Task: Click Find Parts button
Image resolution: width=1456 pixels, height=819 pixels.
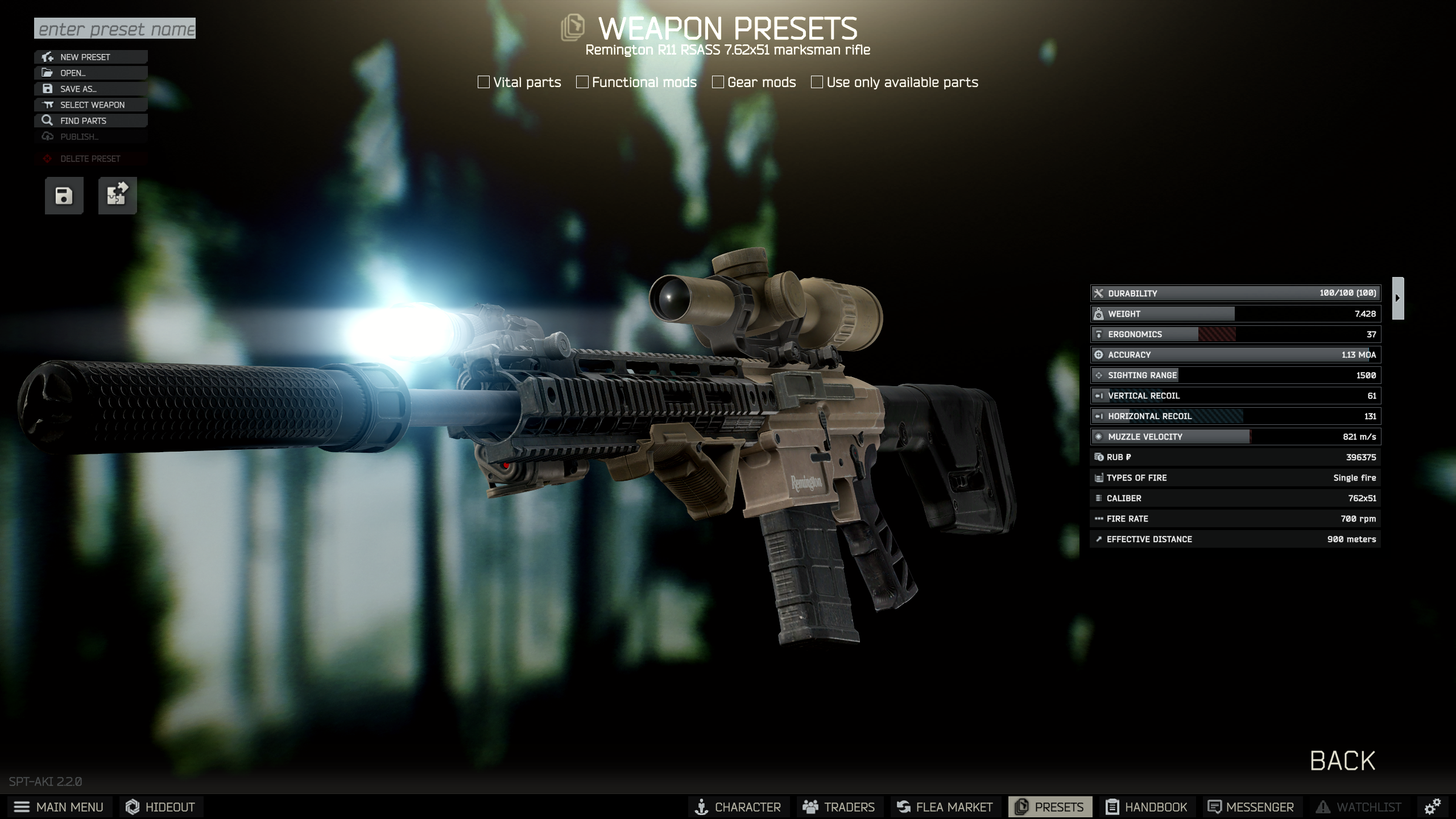Action: pos(91,121)
